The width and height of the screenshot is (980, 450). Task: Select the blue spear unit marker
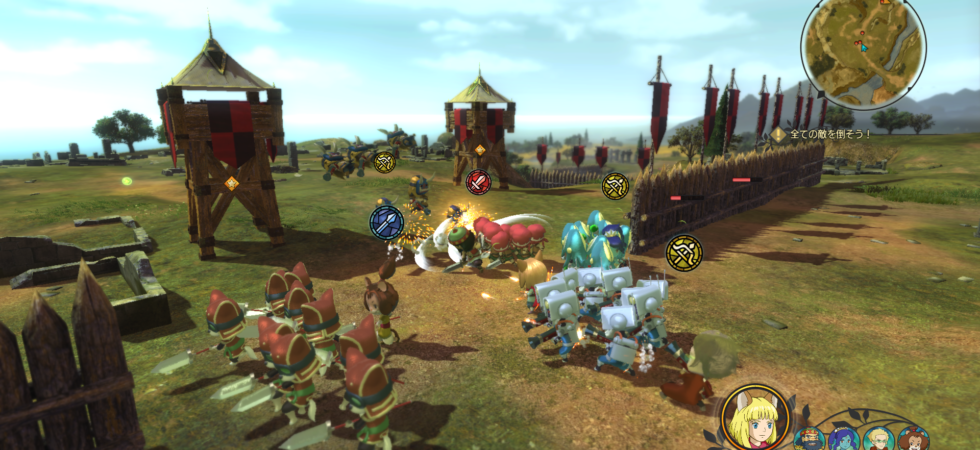(x=387, y=221)
